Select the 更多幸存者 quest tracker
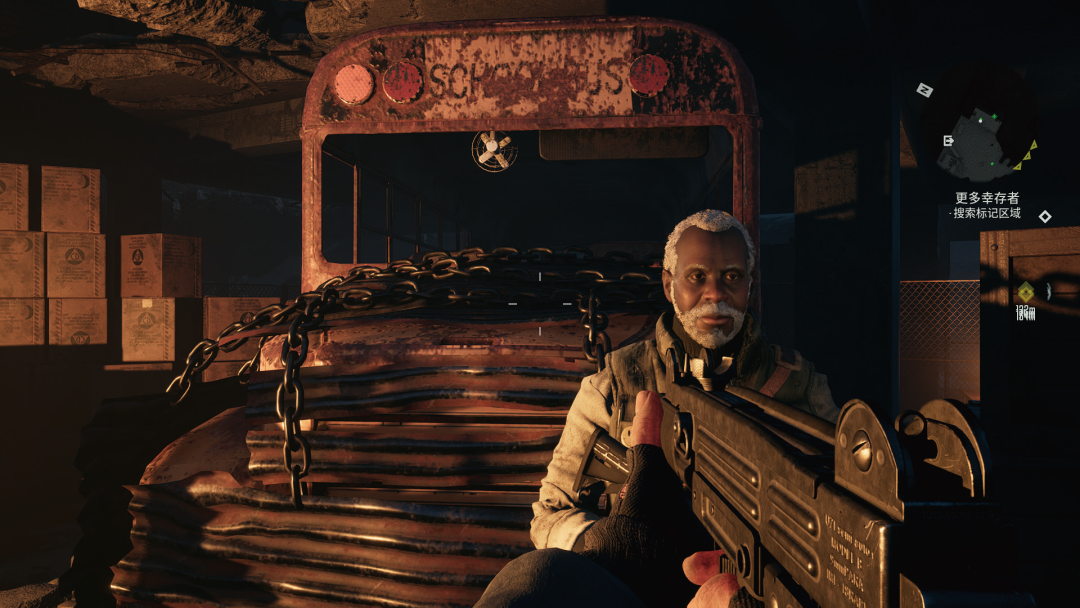The width and height of the screenshot is (1080, 608). [987, 198]
